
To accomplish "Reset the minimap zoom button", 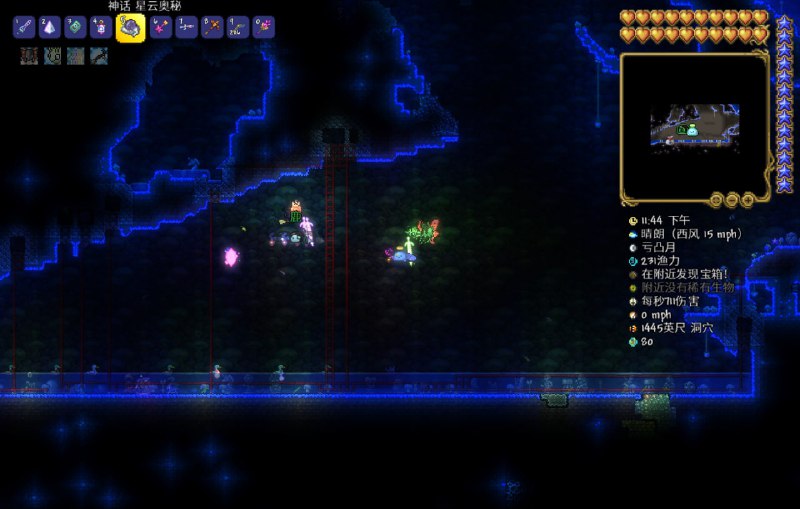I will point(717,199).
